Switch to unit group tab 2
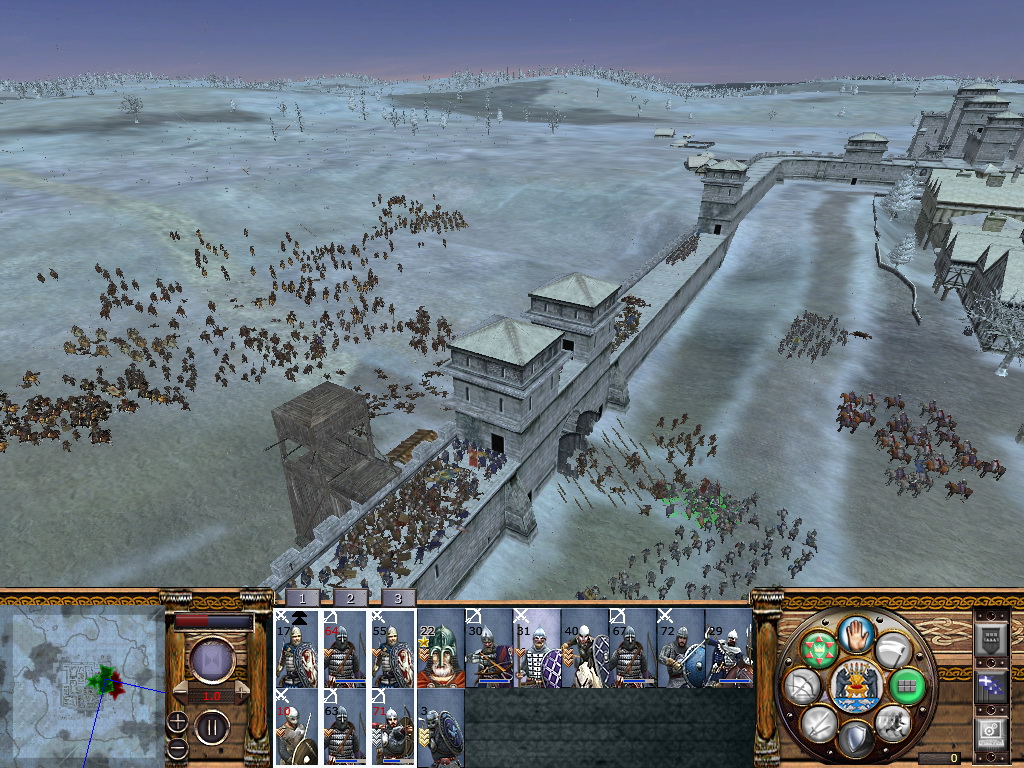The image size is (1024, 768). coord(350,598)
